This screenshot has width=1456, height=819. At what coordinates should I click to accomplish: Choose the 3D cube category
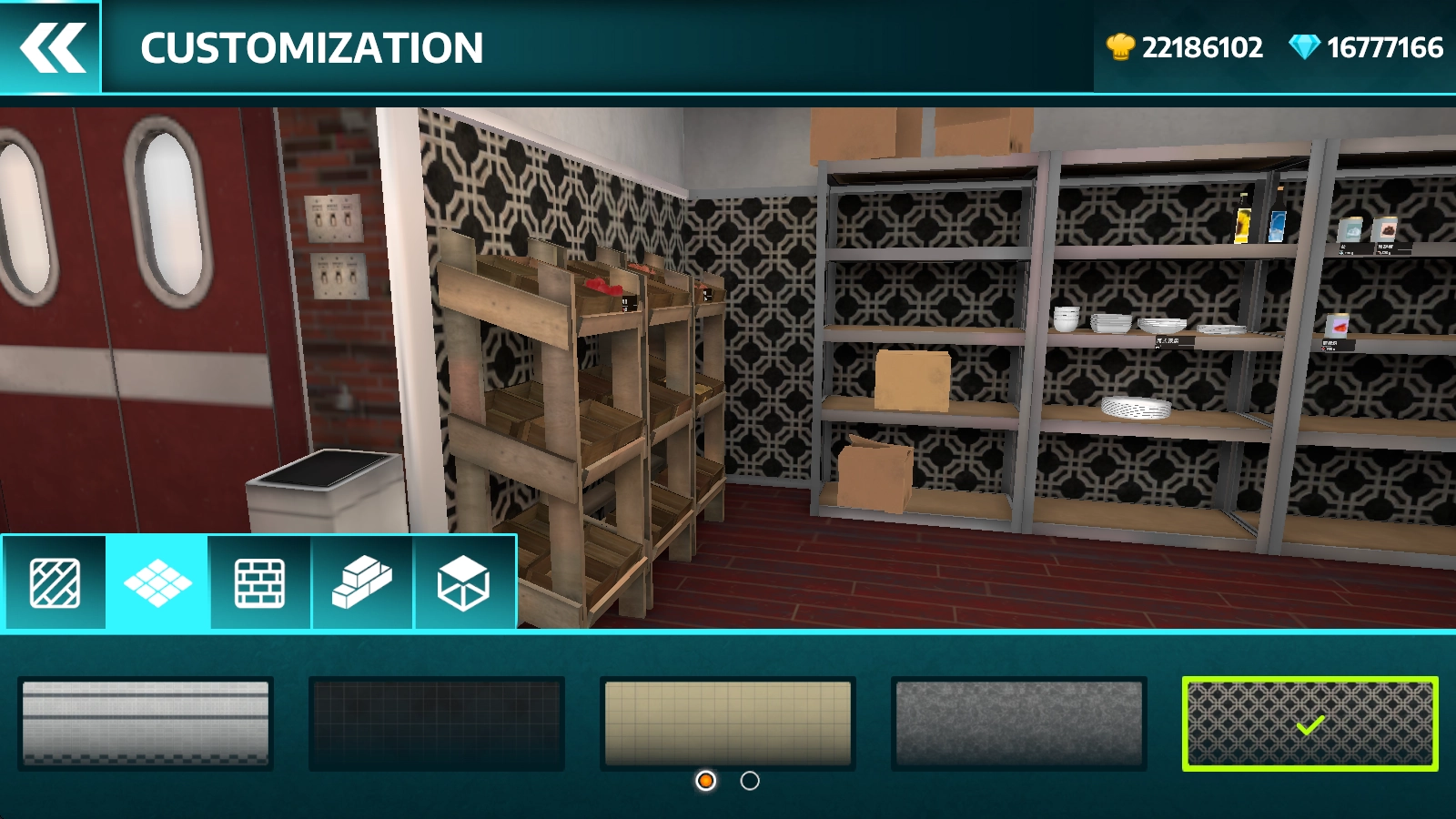click(x=464, y=582)
